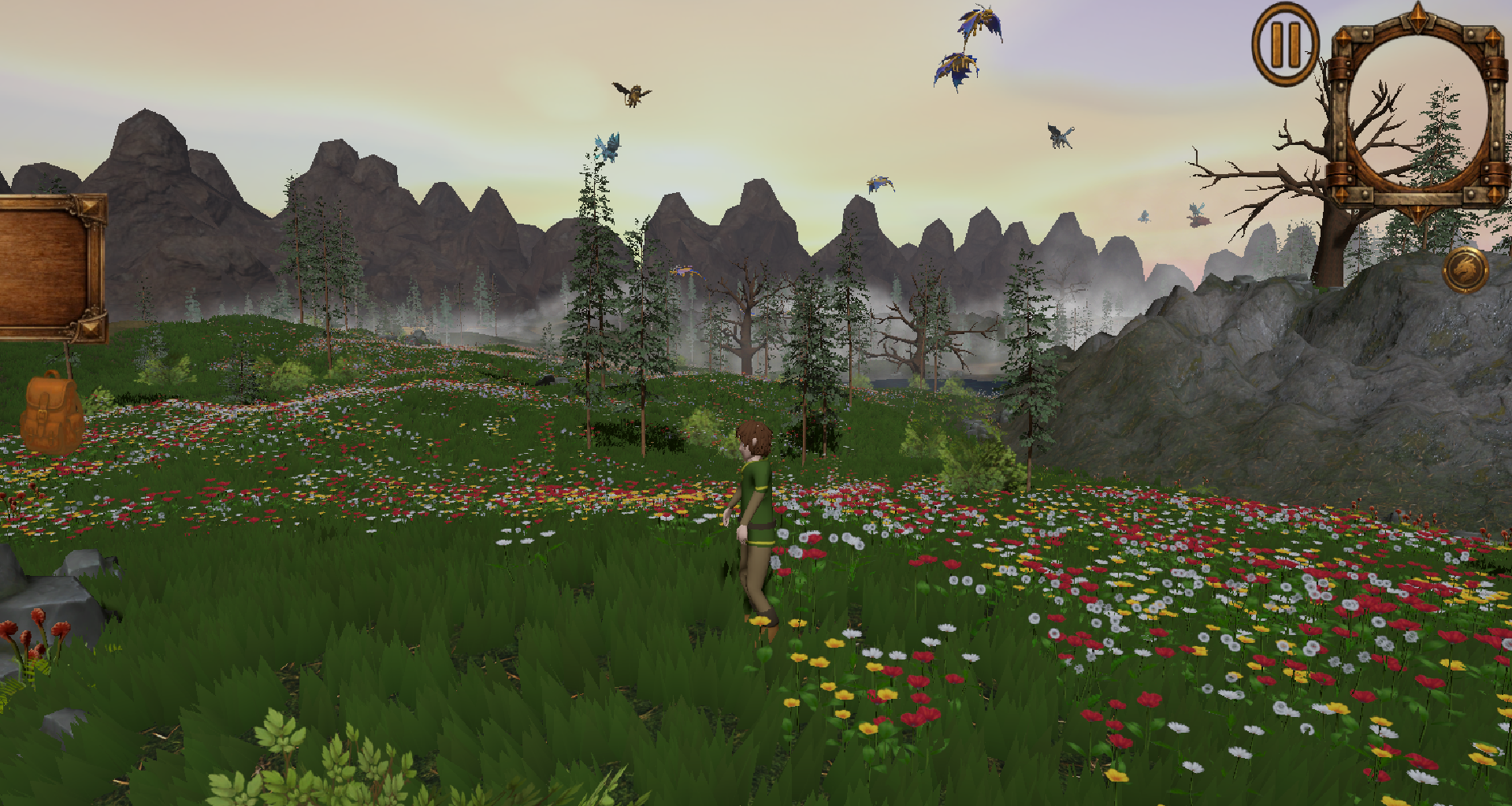Click the gold dragon head medallion
1512x806 pixels.
point(1465,270)
